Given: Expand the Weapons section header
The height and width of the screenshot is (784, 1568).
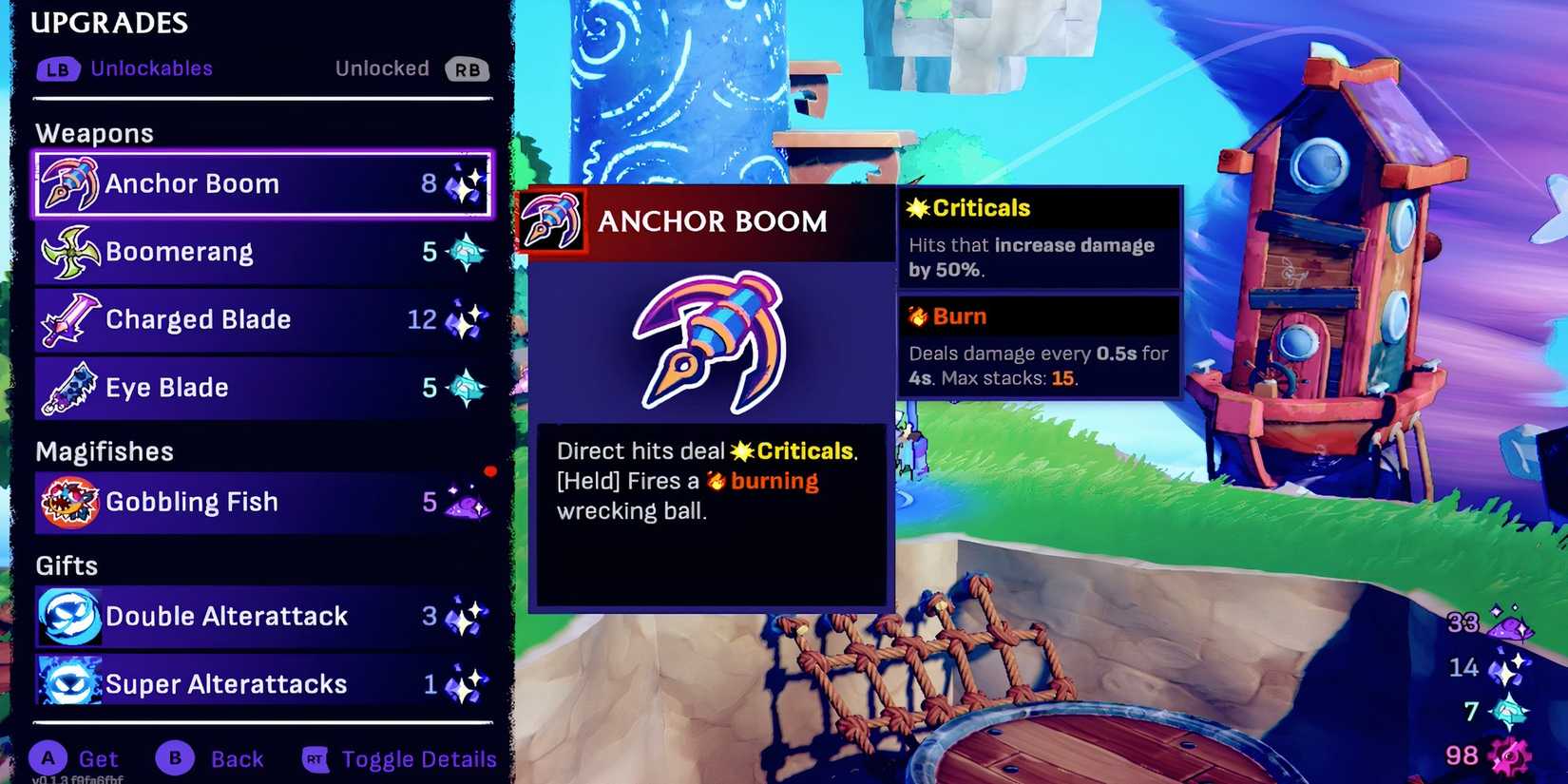Looking at the screenshot, I should tap(94, 132).
